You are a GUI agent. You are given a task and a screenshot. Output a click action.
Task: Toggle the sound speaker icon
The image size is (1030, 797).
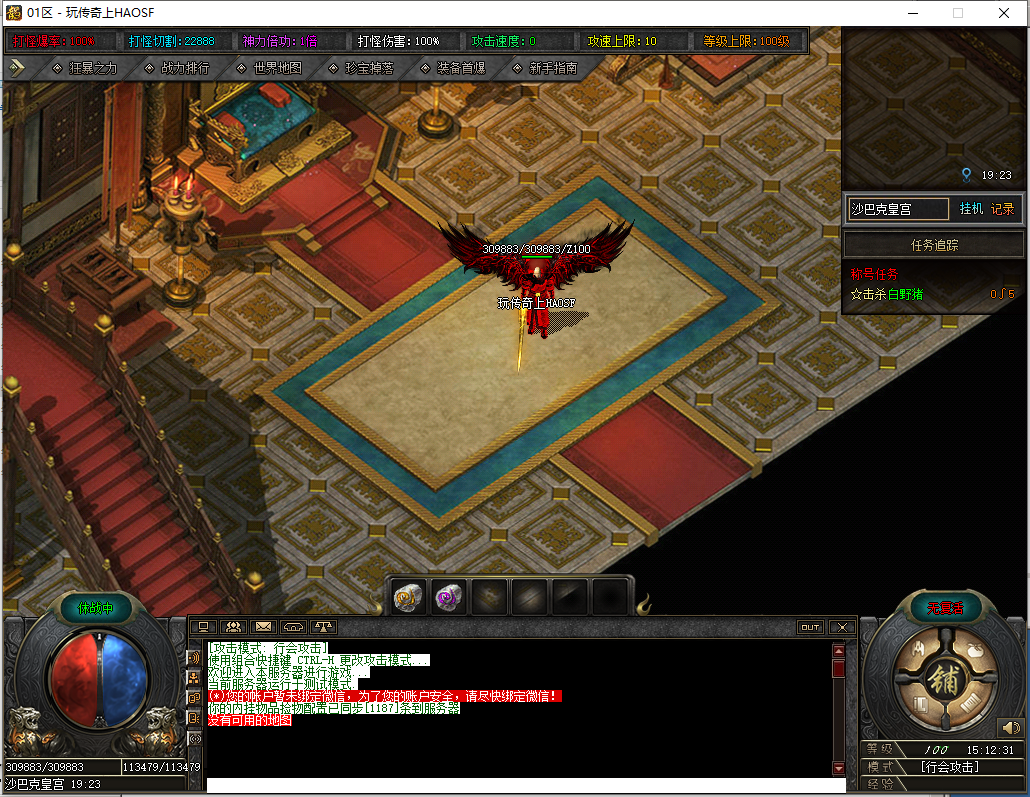pos(1010,727)
